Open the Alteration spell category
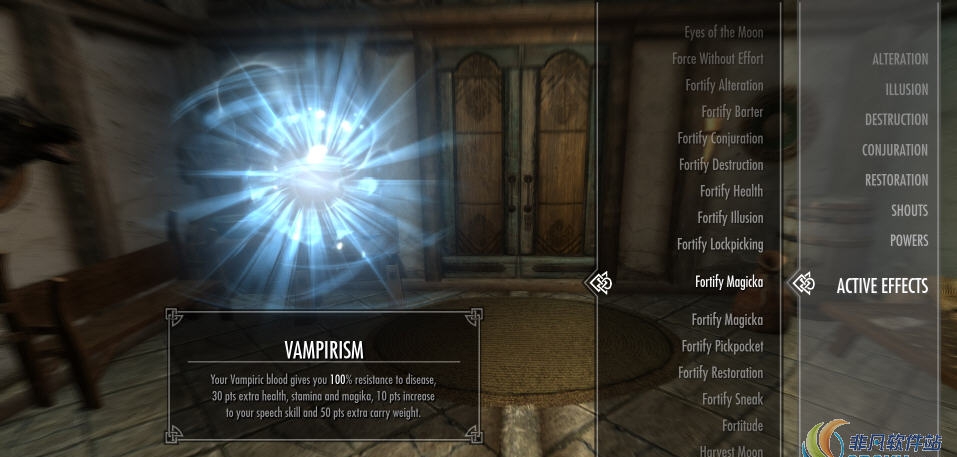 pos(899,59)
